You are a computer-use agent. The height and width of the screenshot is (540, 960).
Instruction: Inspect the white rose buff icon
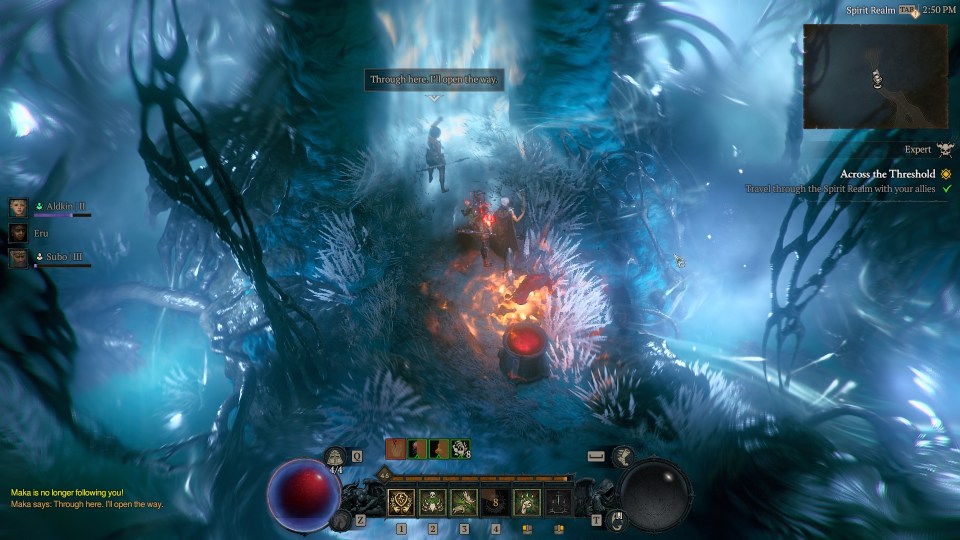tap(459, 449)
